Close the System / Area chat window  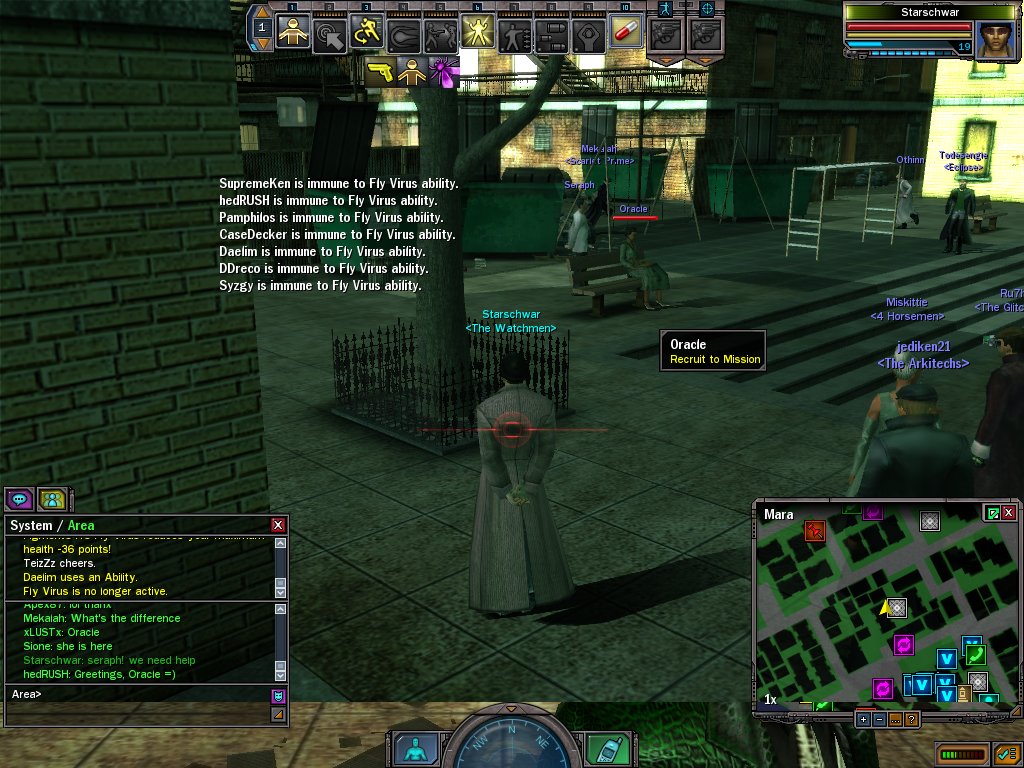[x=278, y=525]
